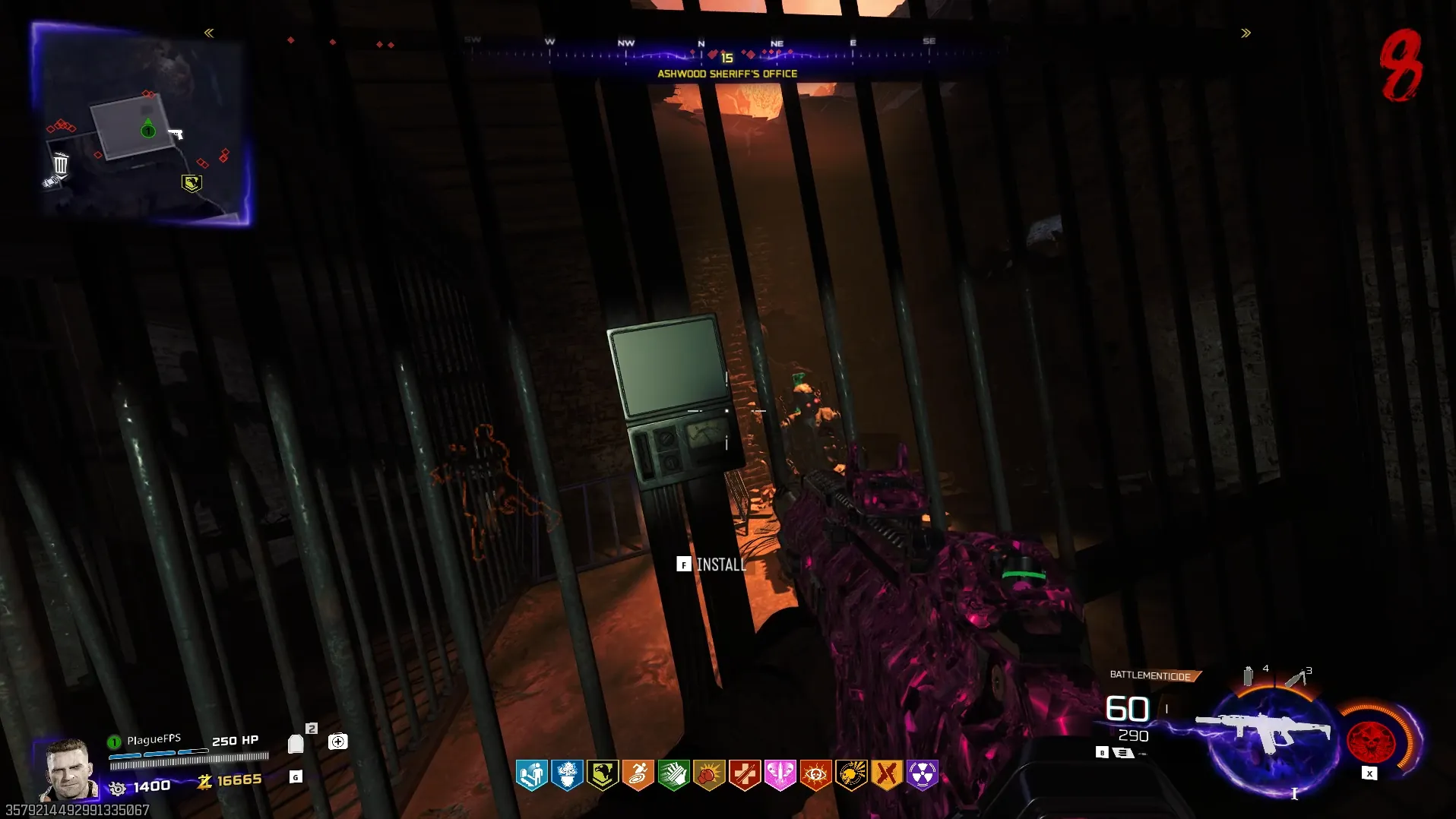Click the red cross bullet perk icon
Image resolution: width=1456 pixels, height=819 pixels.
745,775
